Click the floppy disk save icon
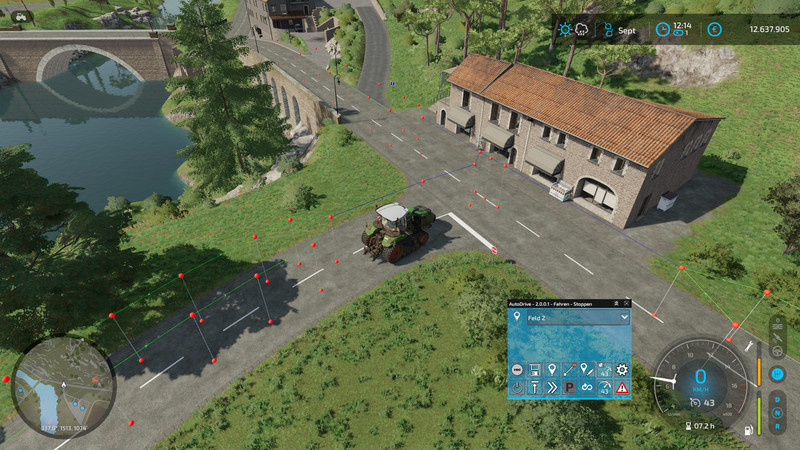 point(535,370)
